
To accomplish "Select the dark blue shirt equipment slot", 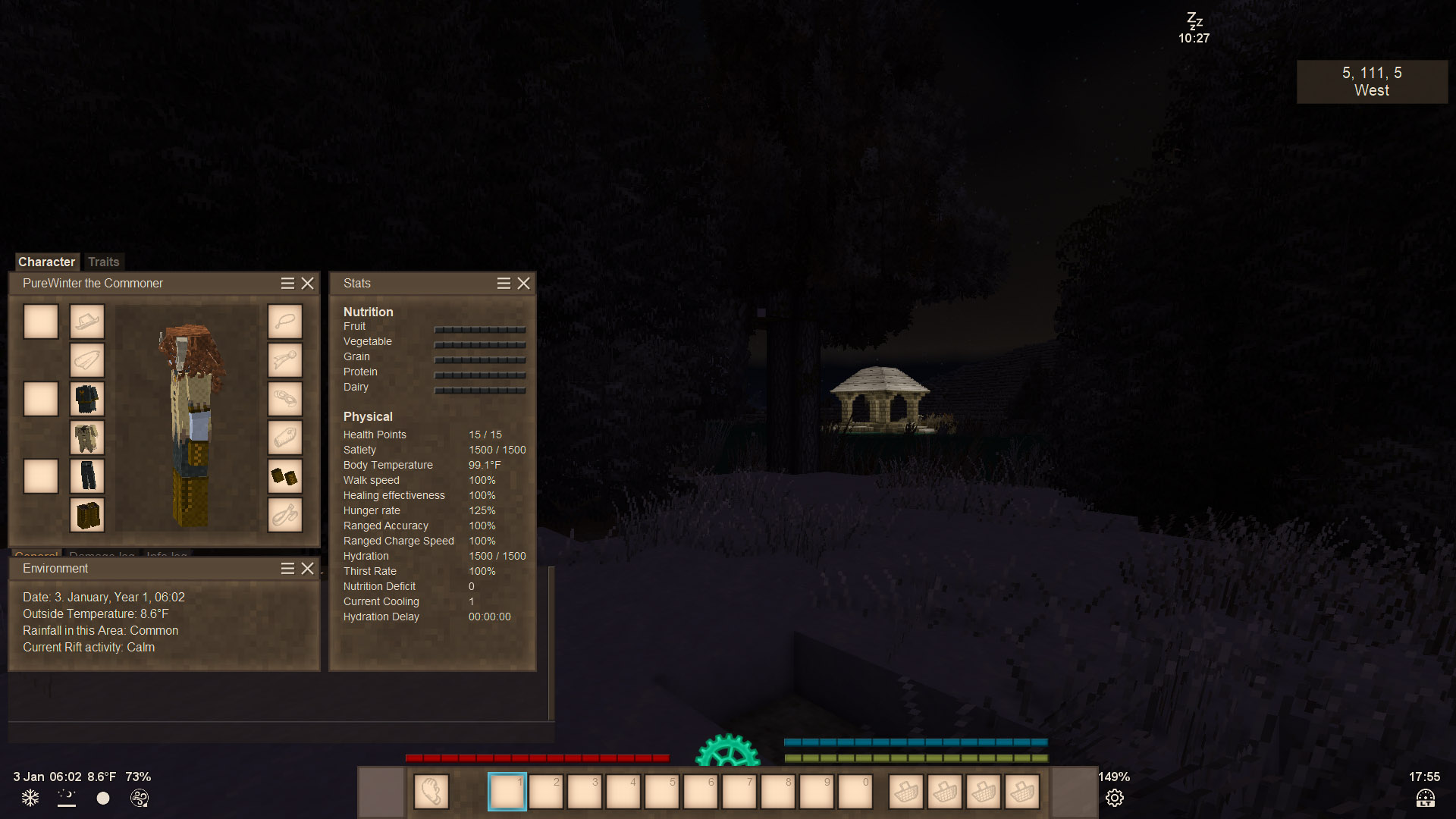I will [x=87, y=399].
